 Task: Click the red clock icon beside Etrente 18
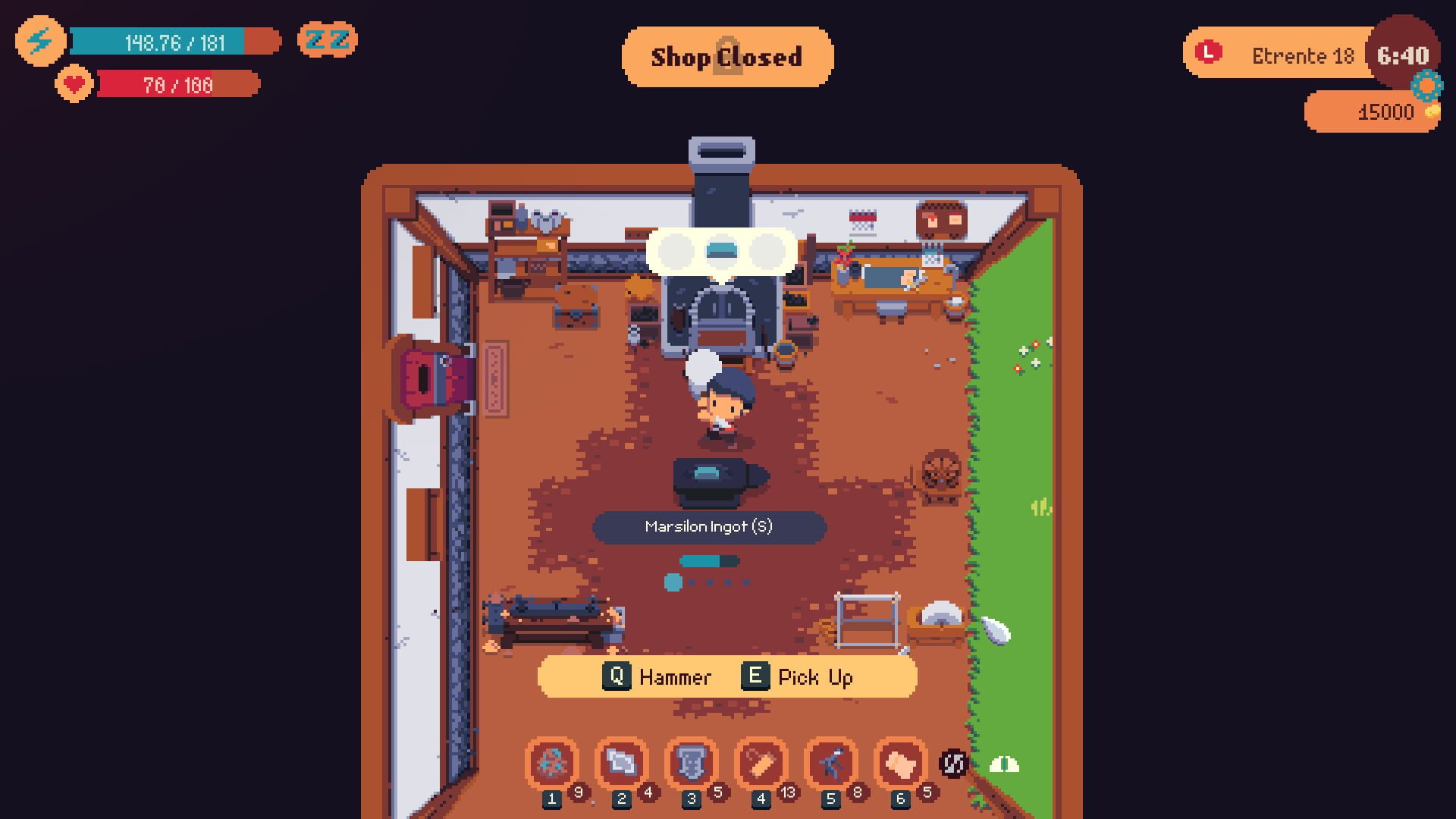(1207, 52)
